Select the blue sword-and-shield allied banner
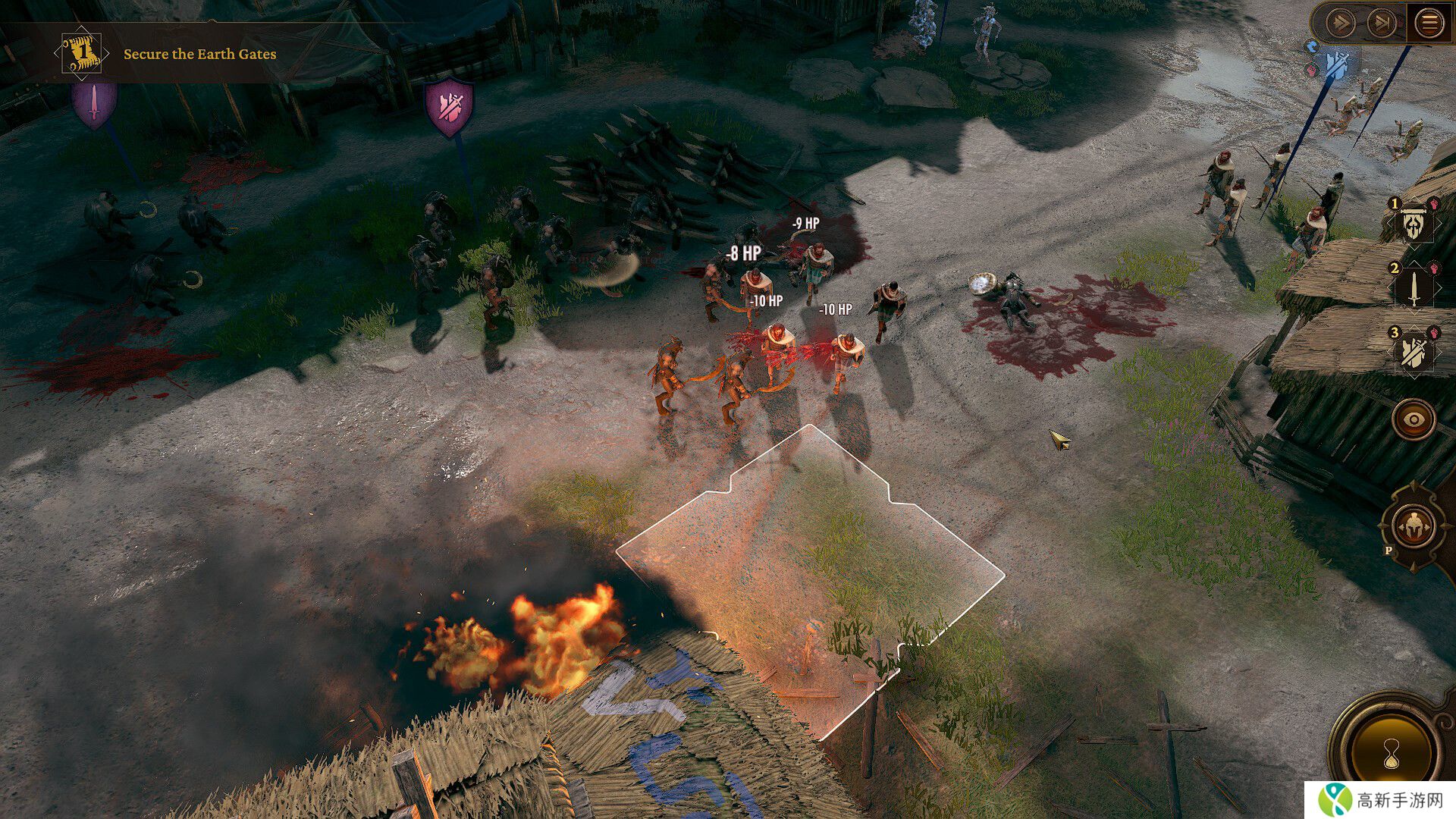The height and width of the screenshot is (819, 1456). click(x=1336, y=65)
